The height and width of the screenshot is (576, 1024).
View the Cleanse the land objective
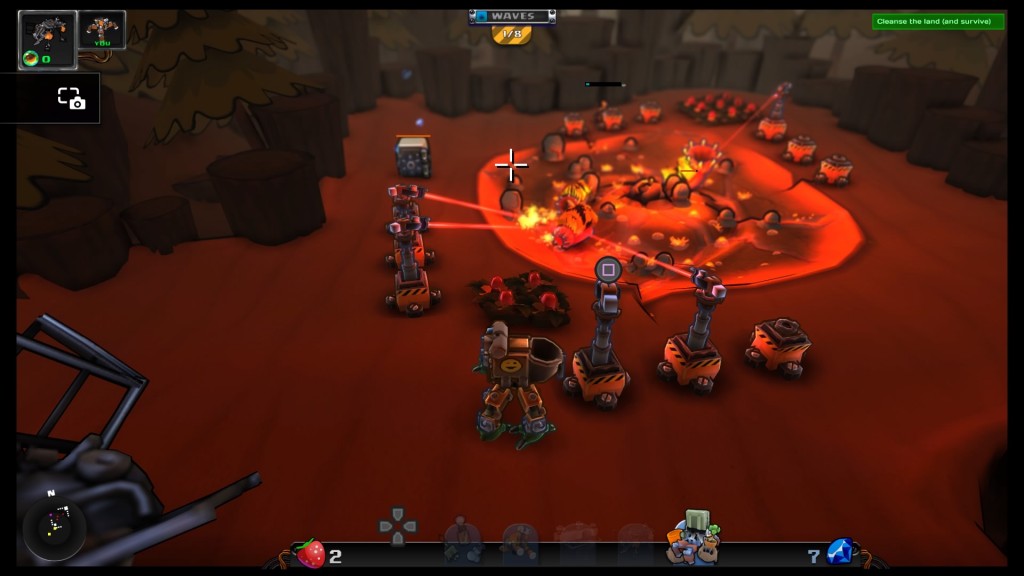(937, 21)
